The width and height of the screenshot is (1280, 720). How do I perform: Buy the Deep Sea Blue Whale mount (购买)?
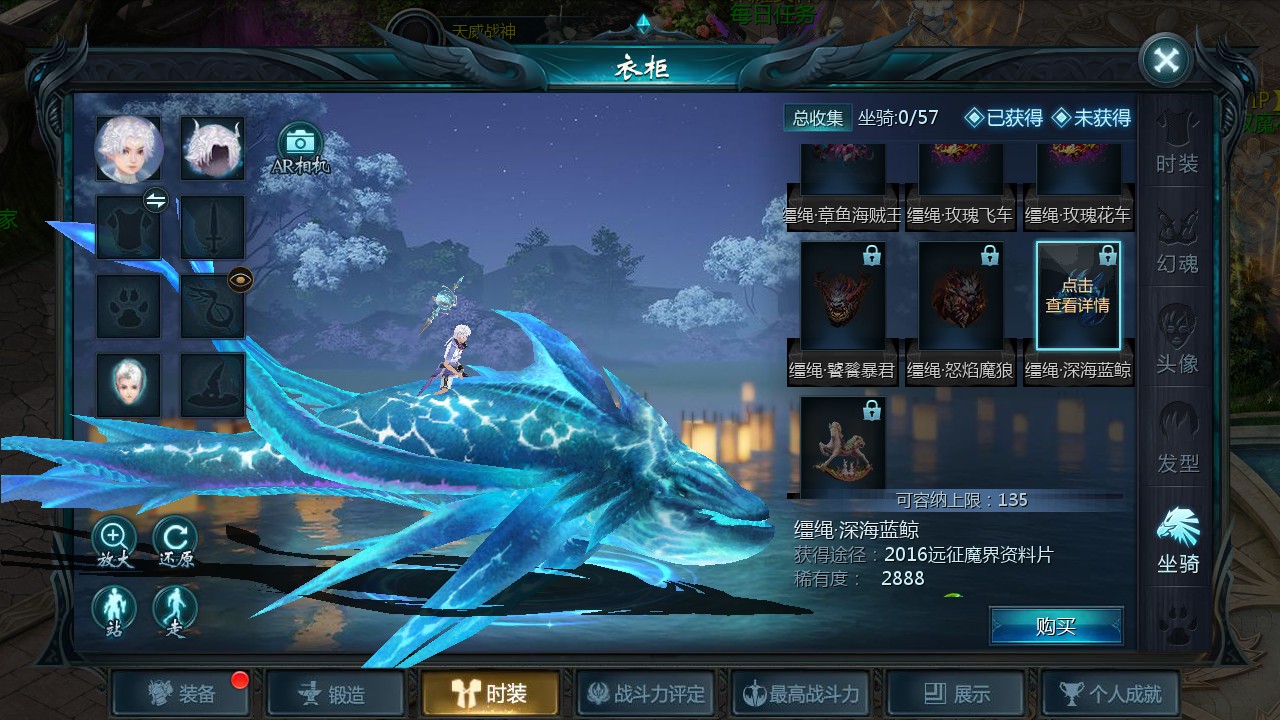1056,626
